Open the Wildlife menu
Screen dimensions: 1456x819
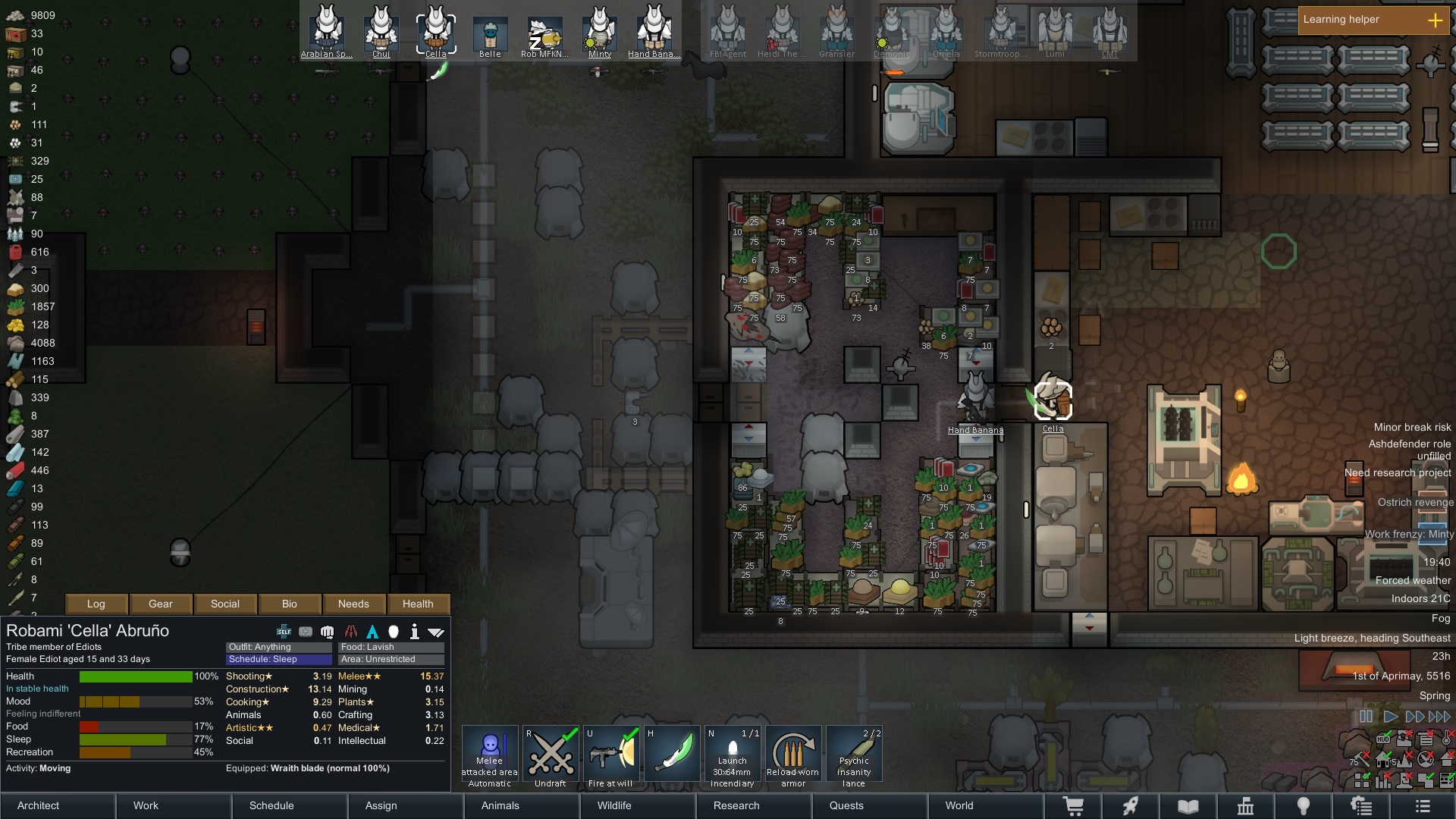coord(637,805)
